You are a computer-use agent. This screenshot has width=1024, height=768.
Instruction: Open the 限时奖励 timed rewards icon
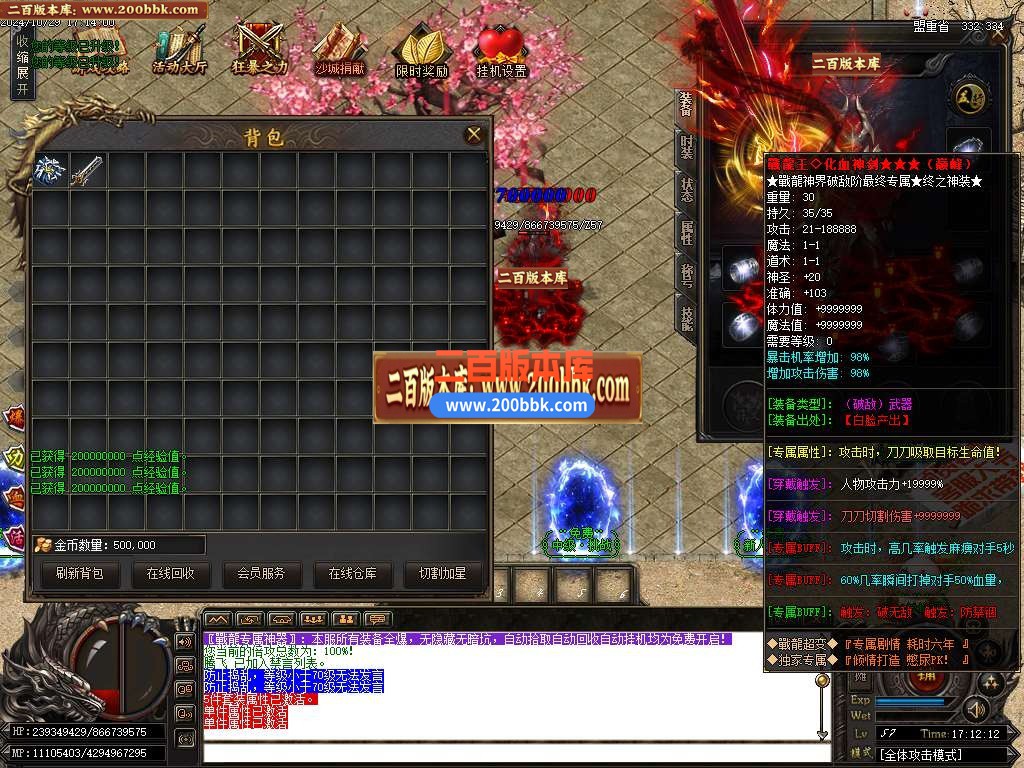(421, 50)
